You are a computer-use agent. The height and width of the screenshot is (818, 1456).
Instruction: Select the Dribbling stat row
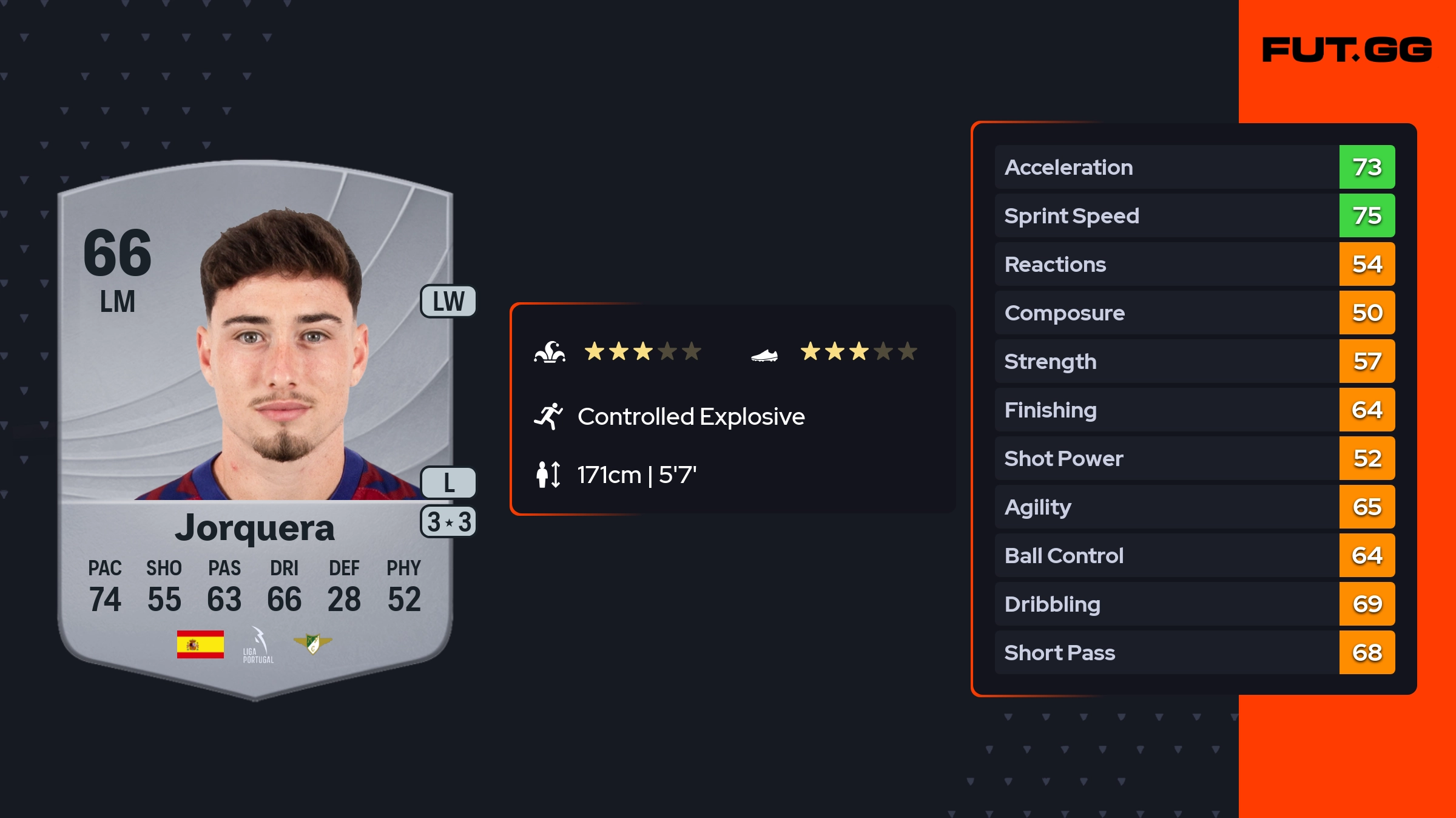coord(1194,604)
